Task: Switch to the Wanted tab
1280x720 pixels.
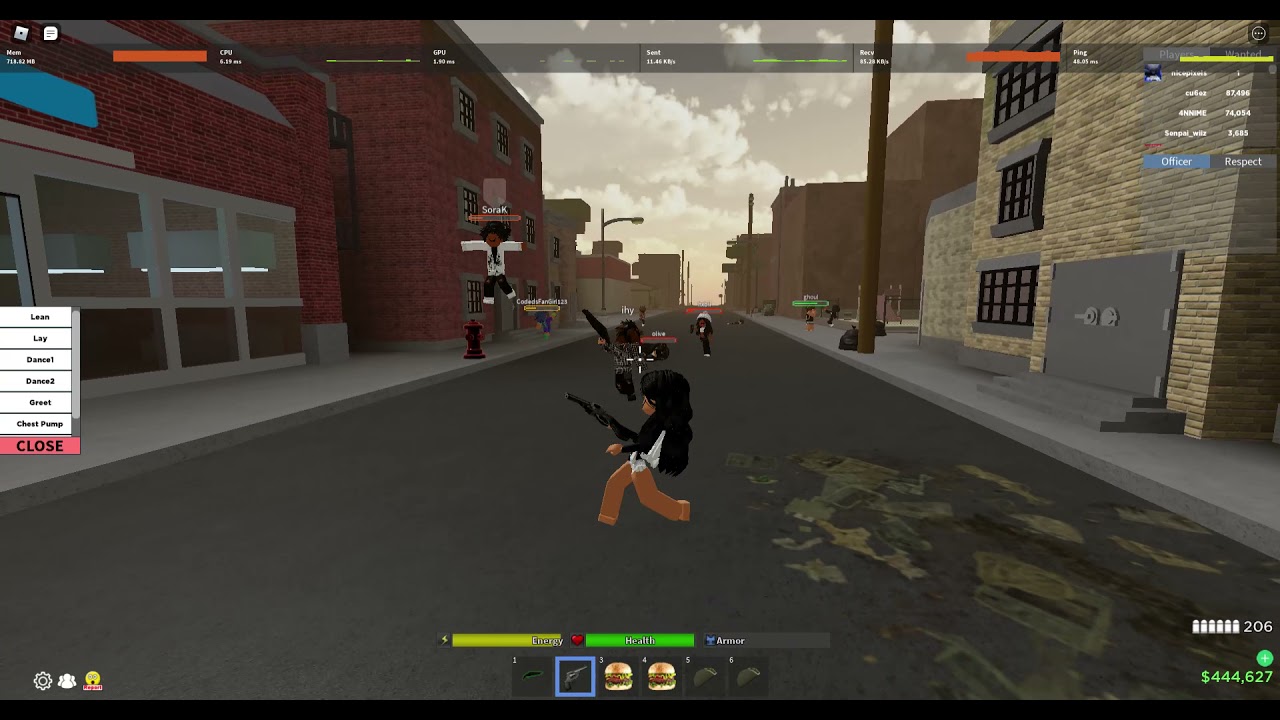Action: tap(1243, 55)
